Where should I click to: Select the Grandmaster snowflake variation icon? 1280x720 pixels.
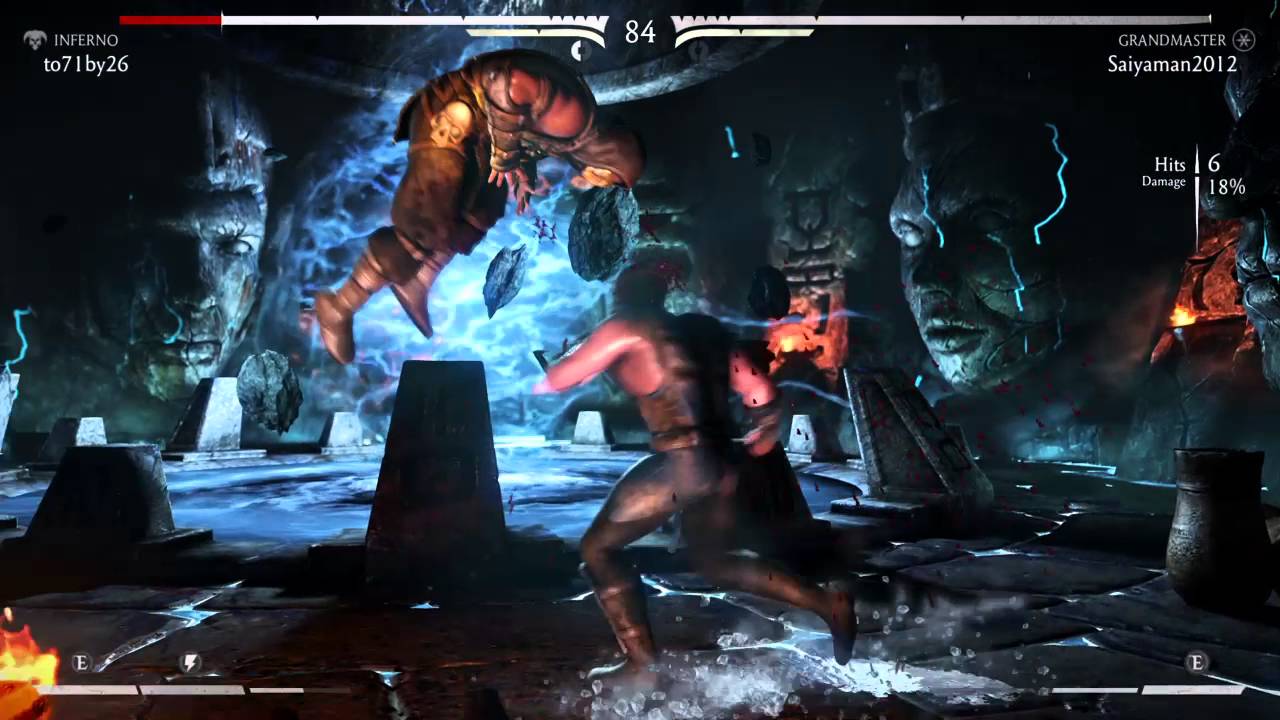click(1243, 40)
